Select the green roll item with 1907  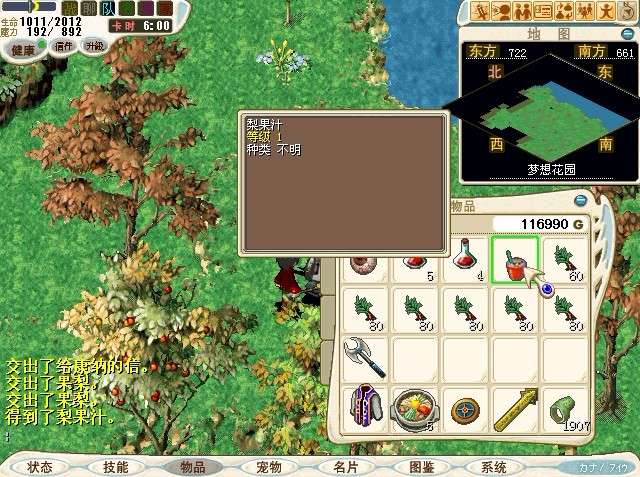(x=565, y=407)
